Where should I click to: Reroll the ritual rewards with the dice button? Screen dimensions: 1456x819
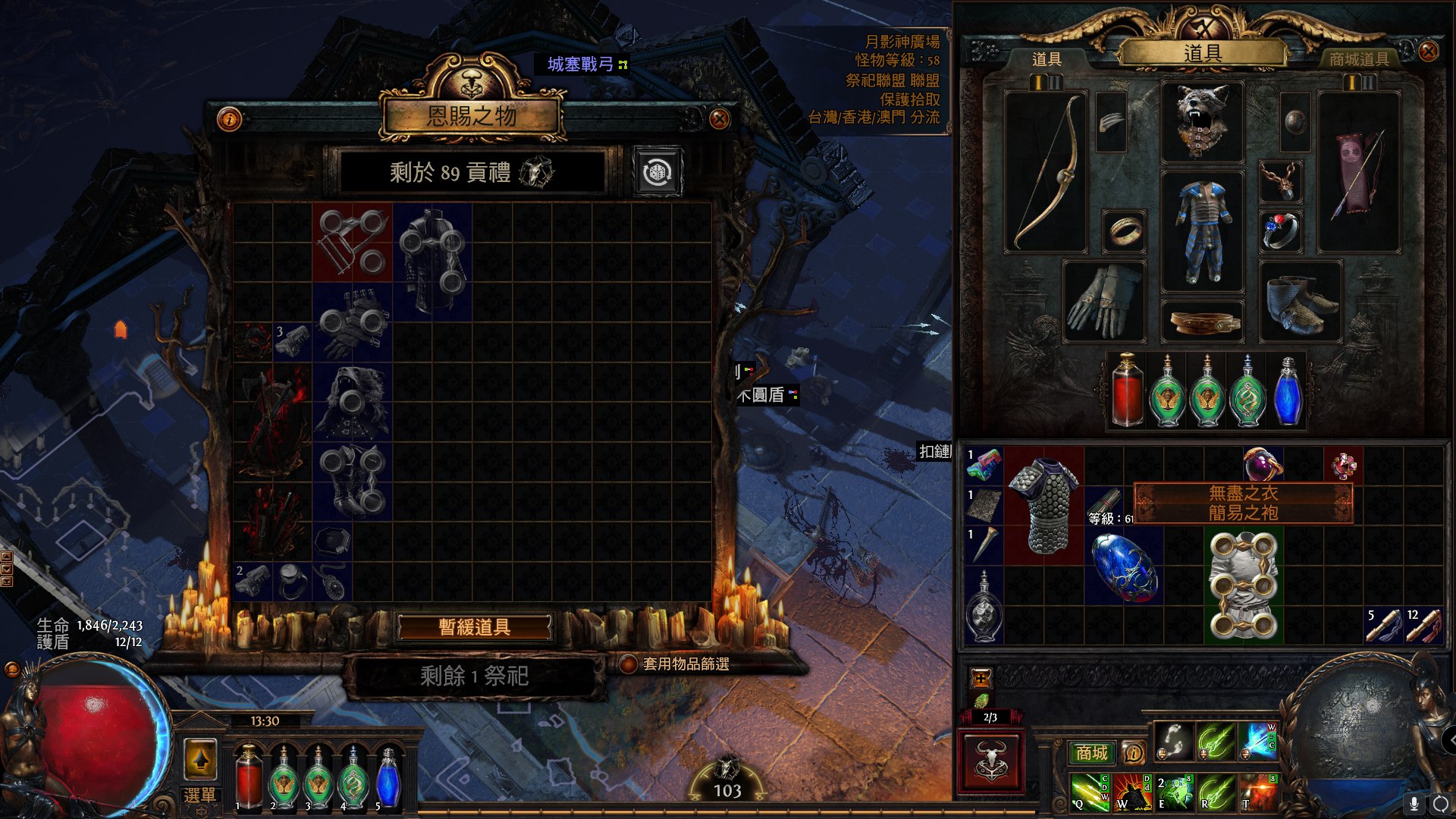657,172
